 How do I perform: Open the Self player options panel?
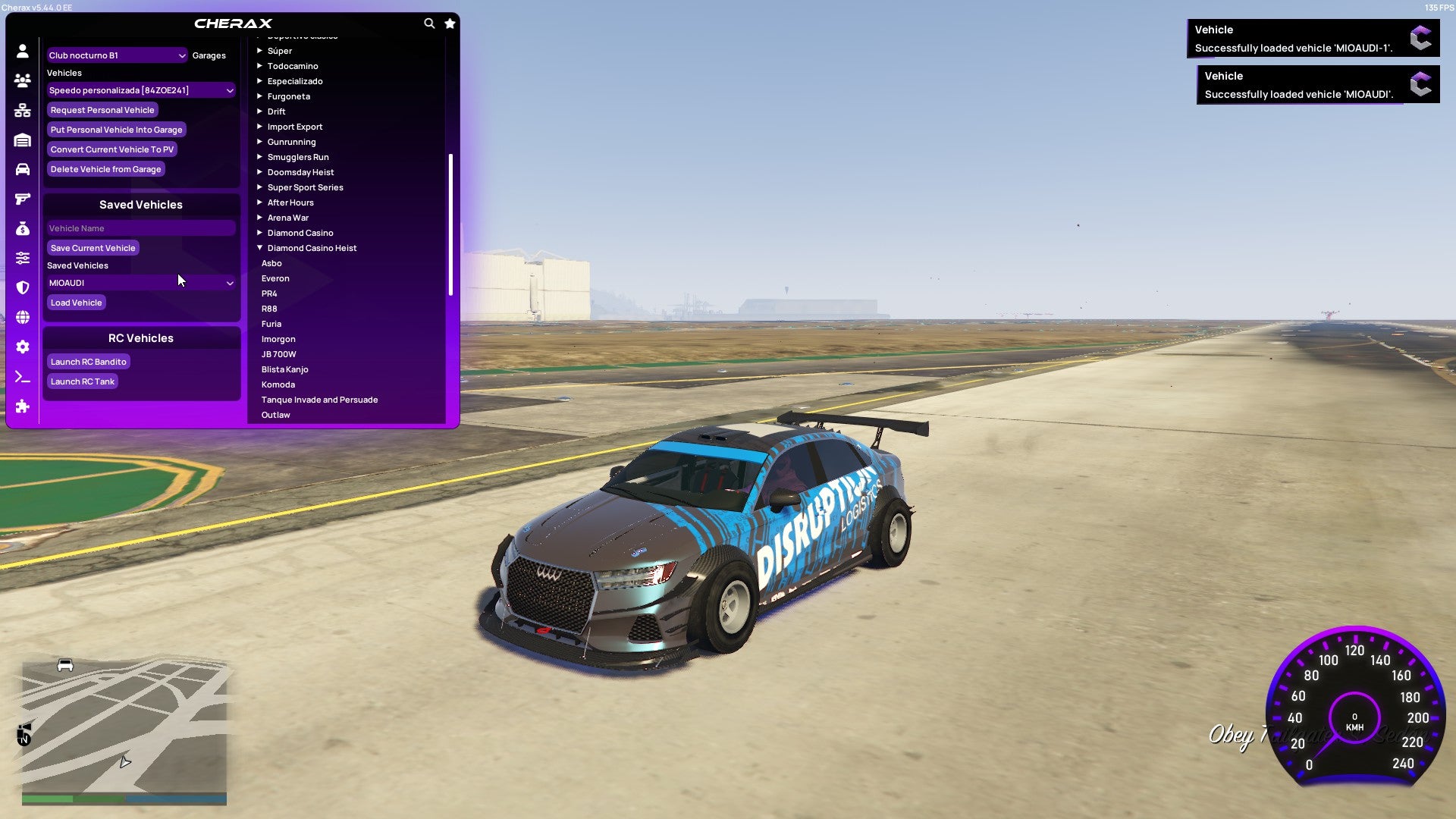coord(23,50)
